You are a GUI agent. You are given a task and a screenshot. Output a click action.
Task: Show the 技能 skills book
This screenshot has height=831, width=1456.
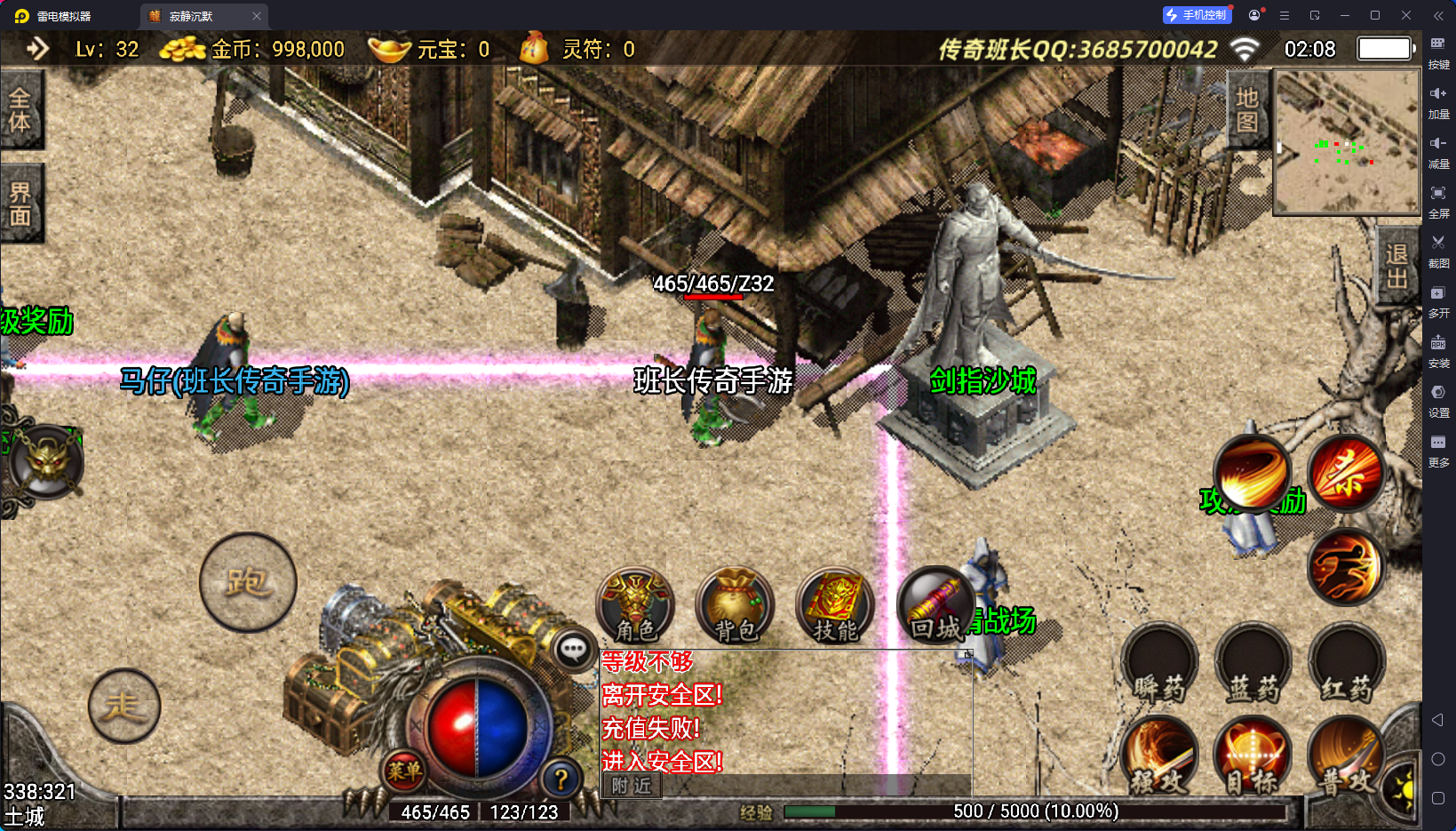coord(835,605)
